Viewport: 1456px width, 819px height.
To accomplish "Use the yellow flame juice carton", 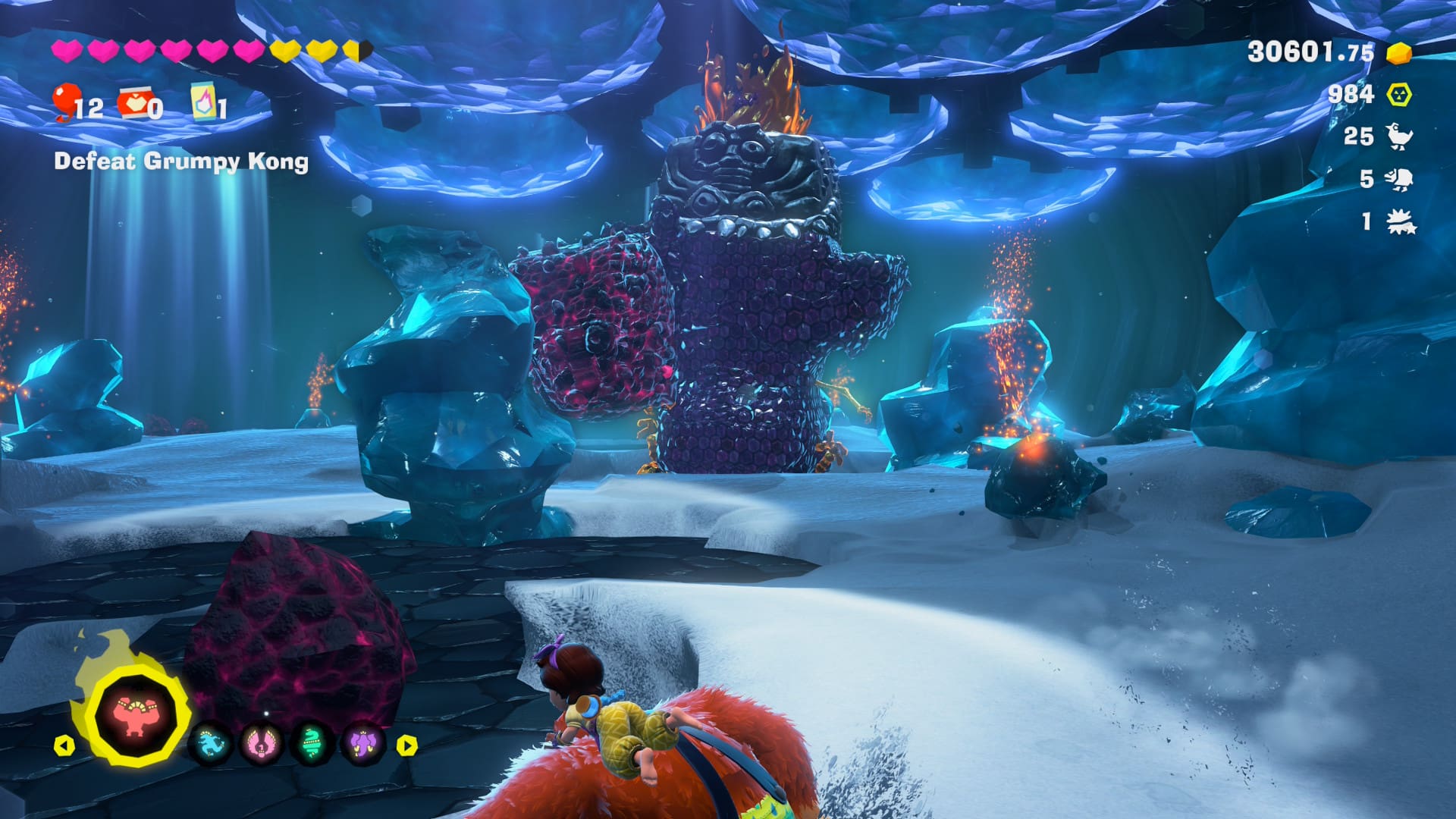I will (202, 102).
